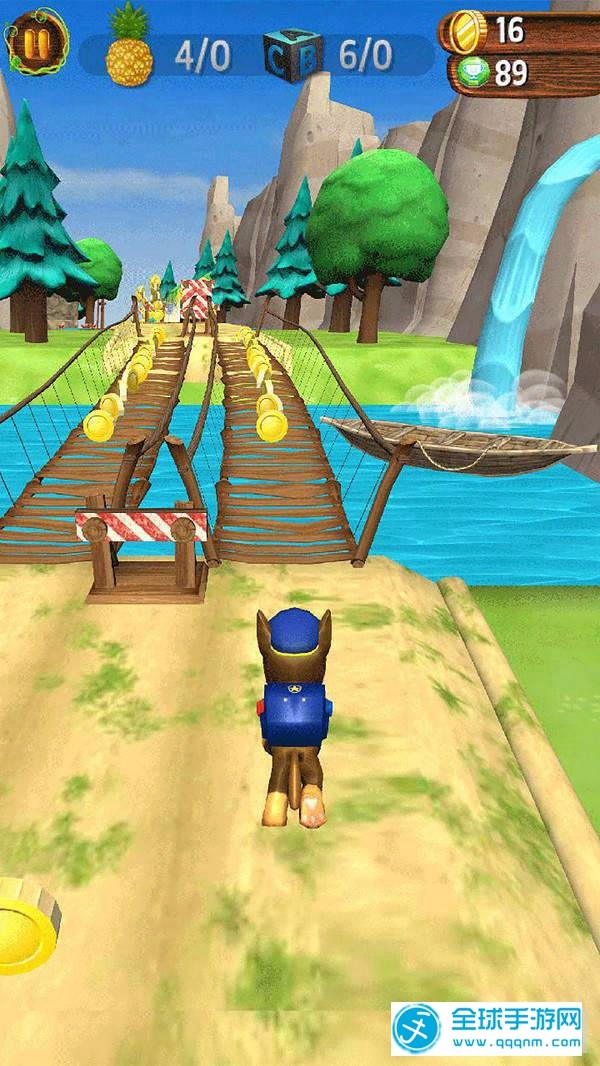Image resolution: width=600 pixels, height=1066 pixels.
Task: Pause the game with the wooden button
Action: point(38,41)
